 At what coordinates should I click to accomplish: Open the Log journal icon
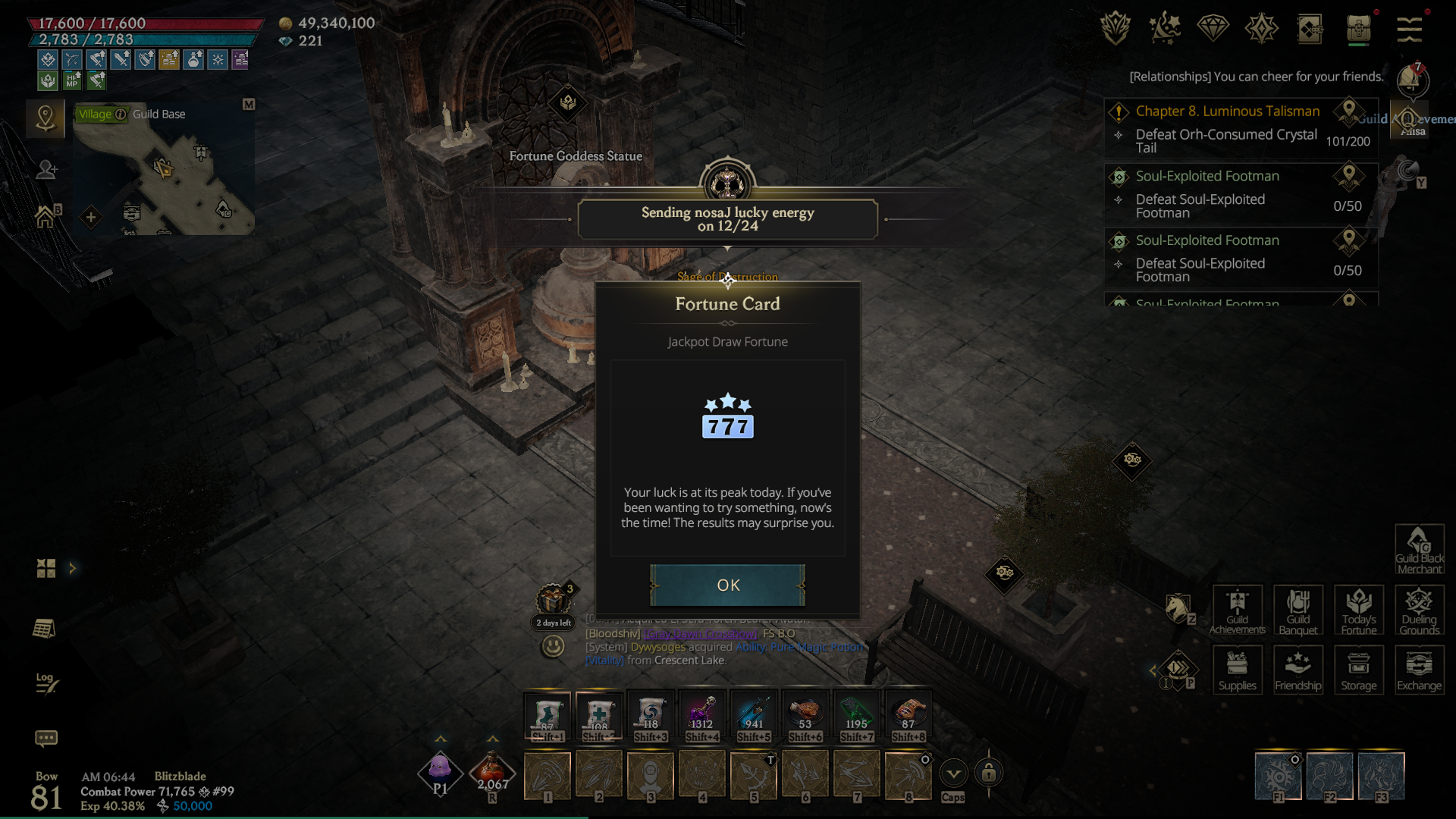46,682
